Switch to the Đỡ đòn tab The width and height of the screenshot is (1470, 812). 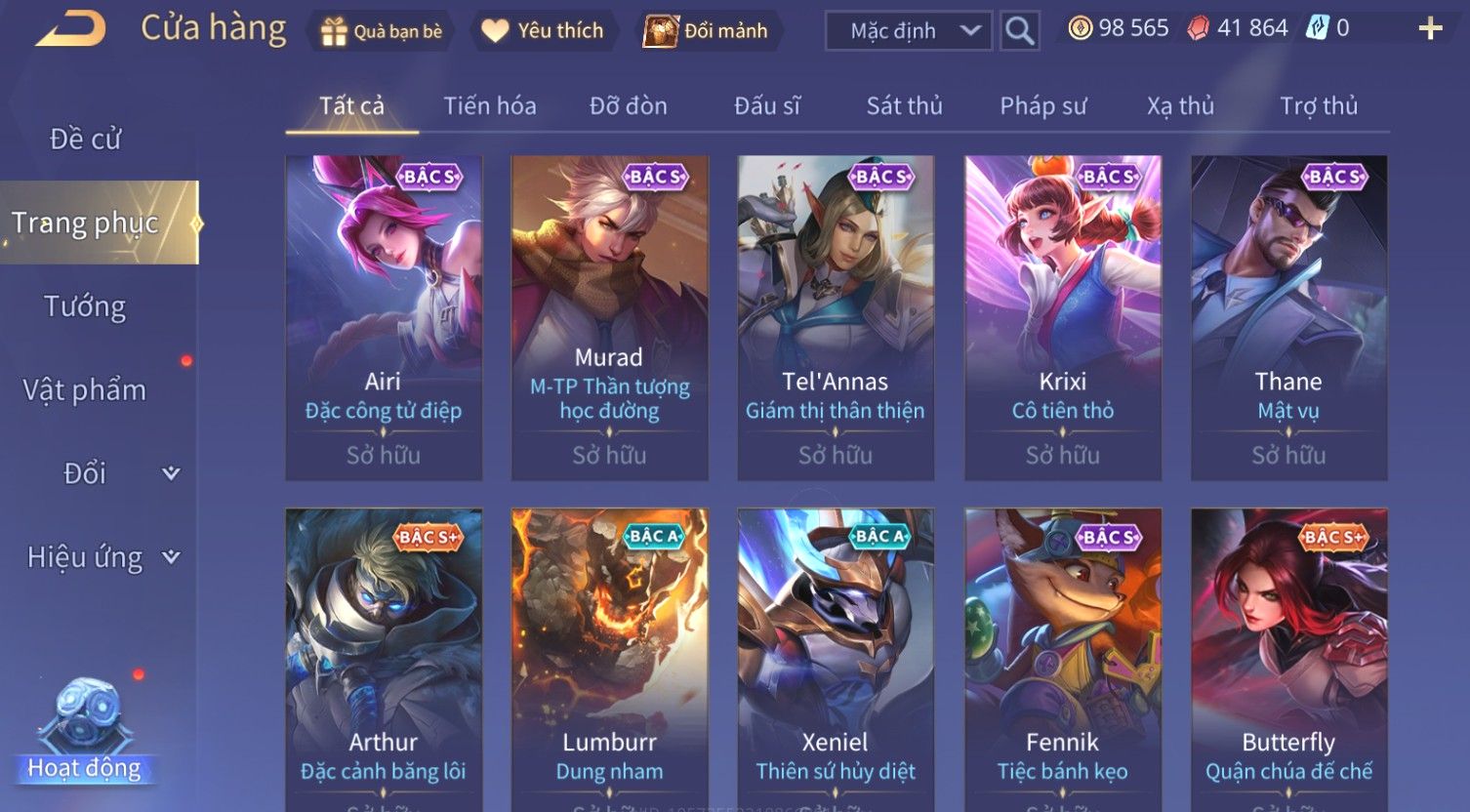click(628, 105)
